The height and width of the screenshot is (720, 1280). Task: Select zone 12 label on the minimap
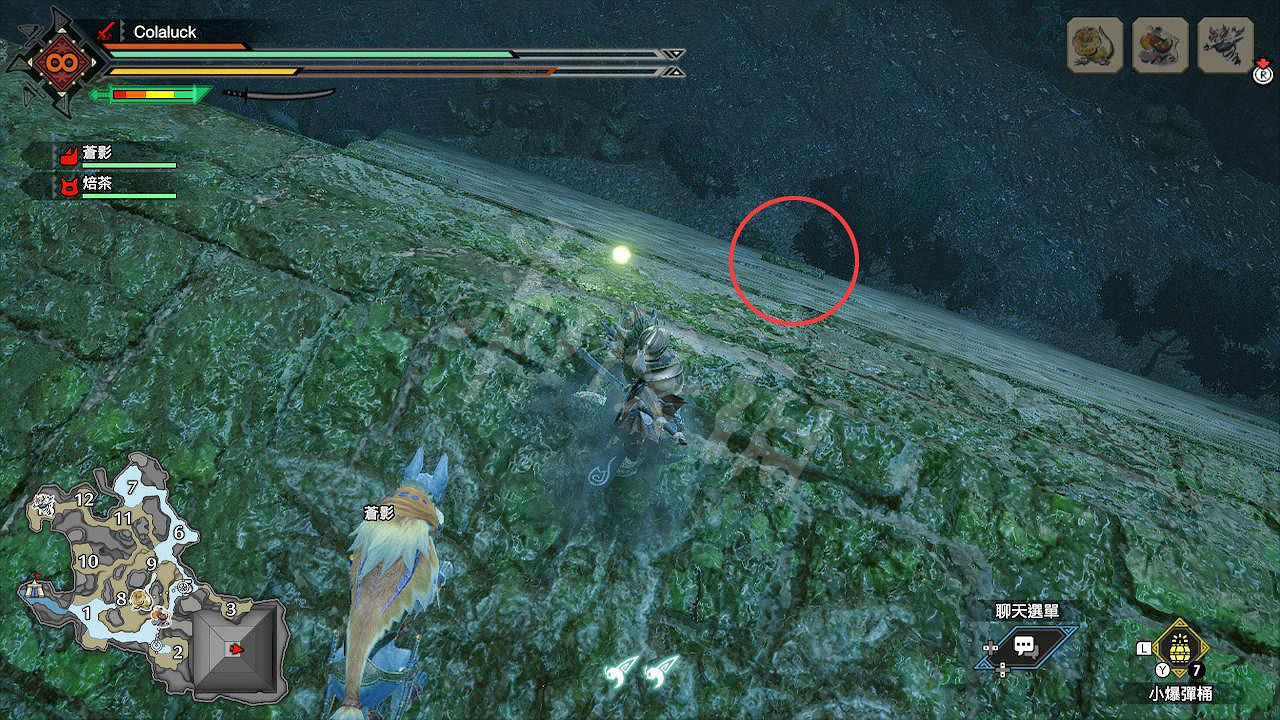point(84,498)
